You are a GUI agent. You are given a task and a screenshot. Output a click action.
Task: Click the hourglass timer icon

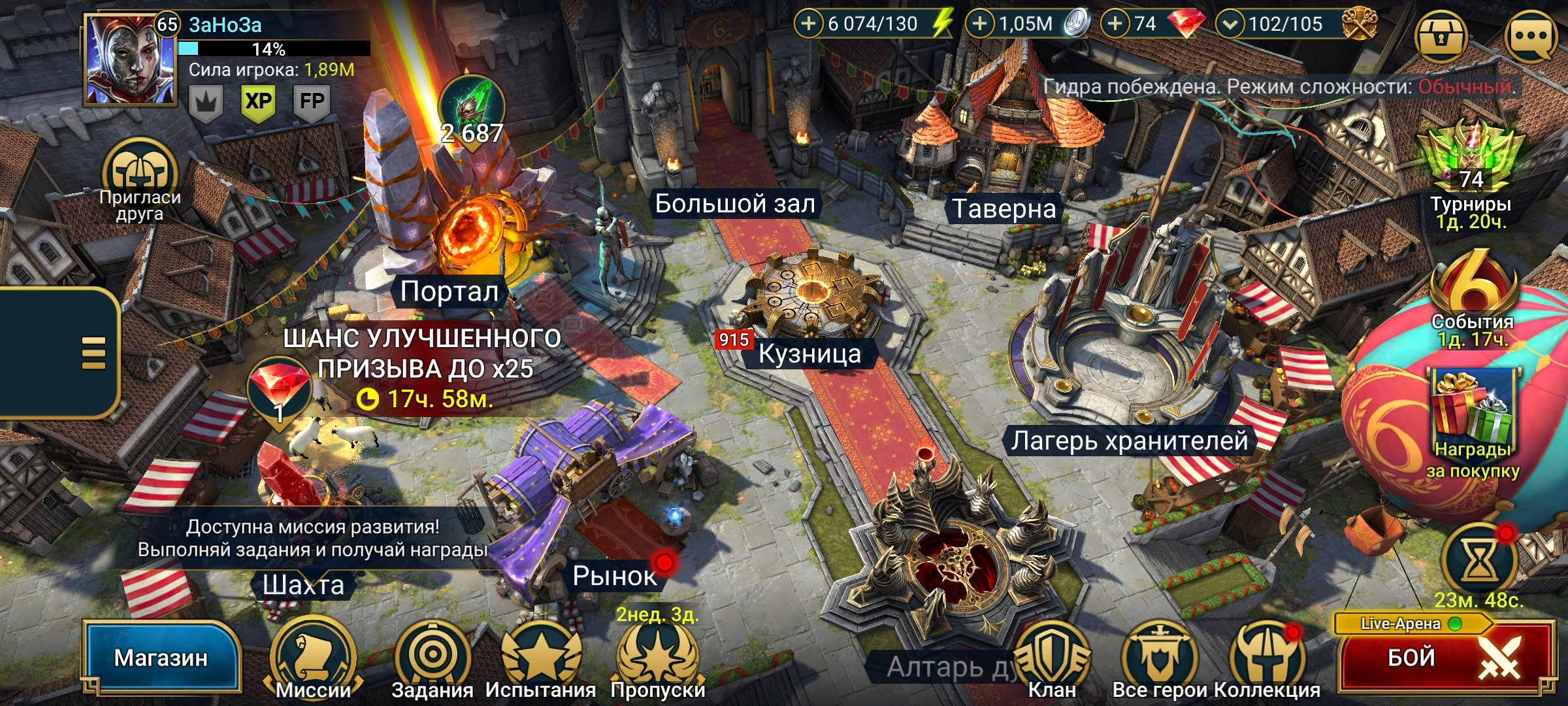point(1478,560)
